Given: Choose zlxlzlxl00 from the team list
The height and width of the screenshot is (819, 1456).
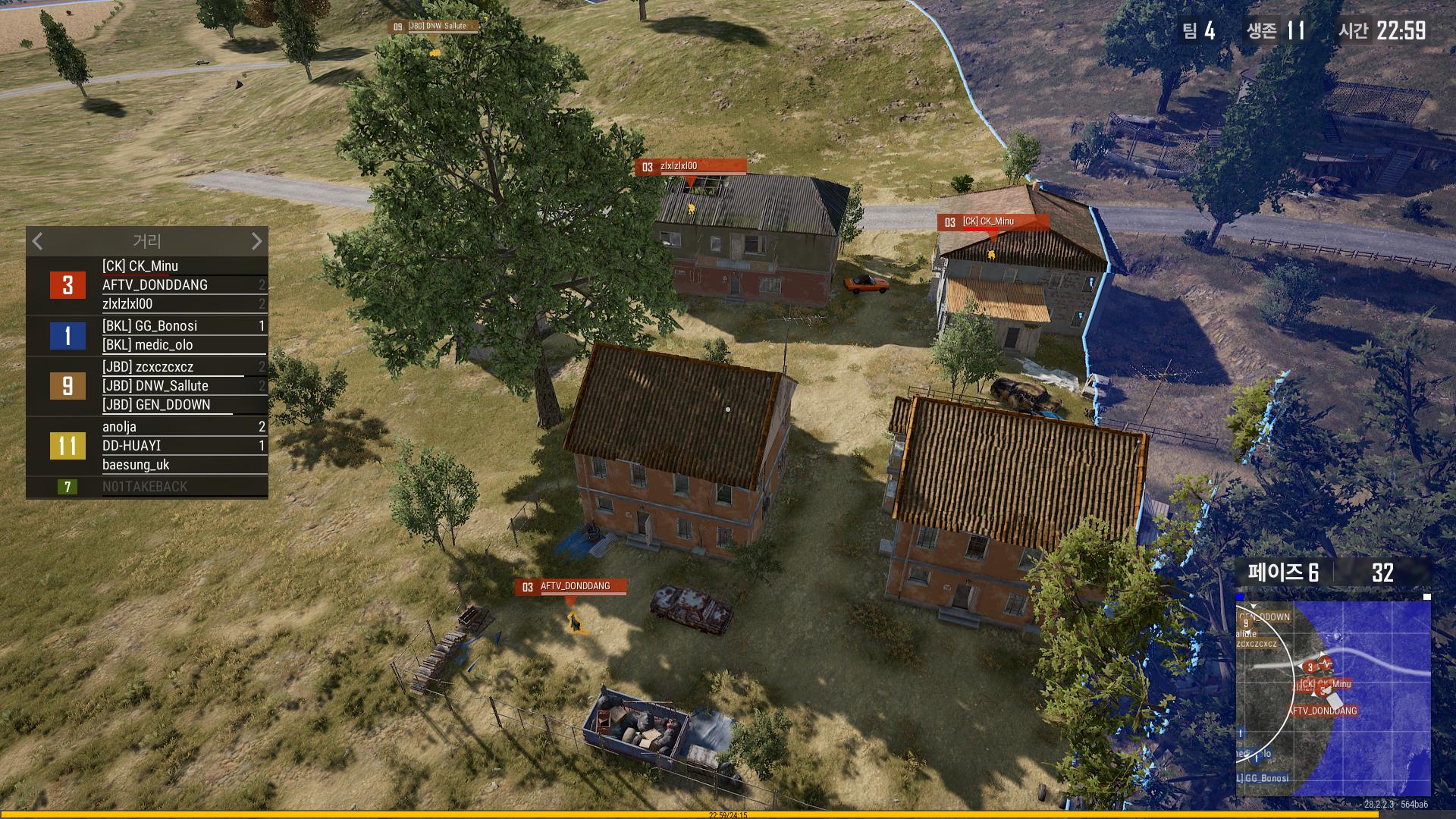Looking at the screenshot, I should click(x=182, y=304).
